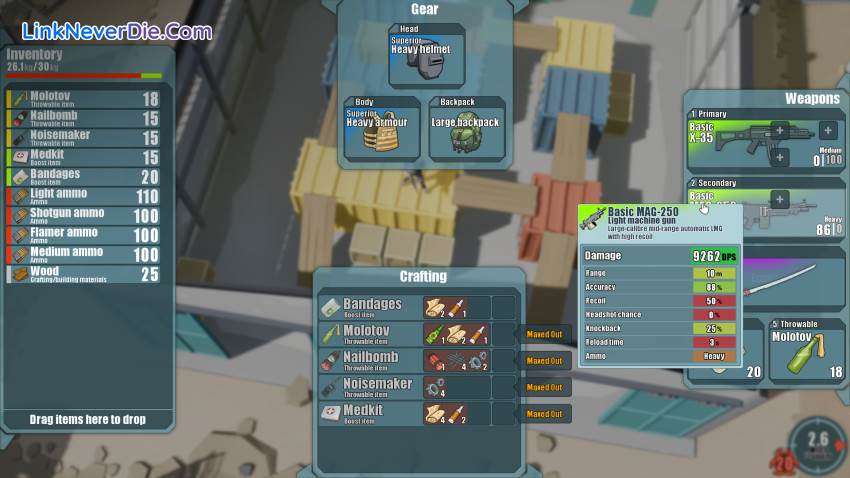Select the Molotov throwable weapon slot

click(806, 351)
